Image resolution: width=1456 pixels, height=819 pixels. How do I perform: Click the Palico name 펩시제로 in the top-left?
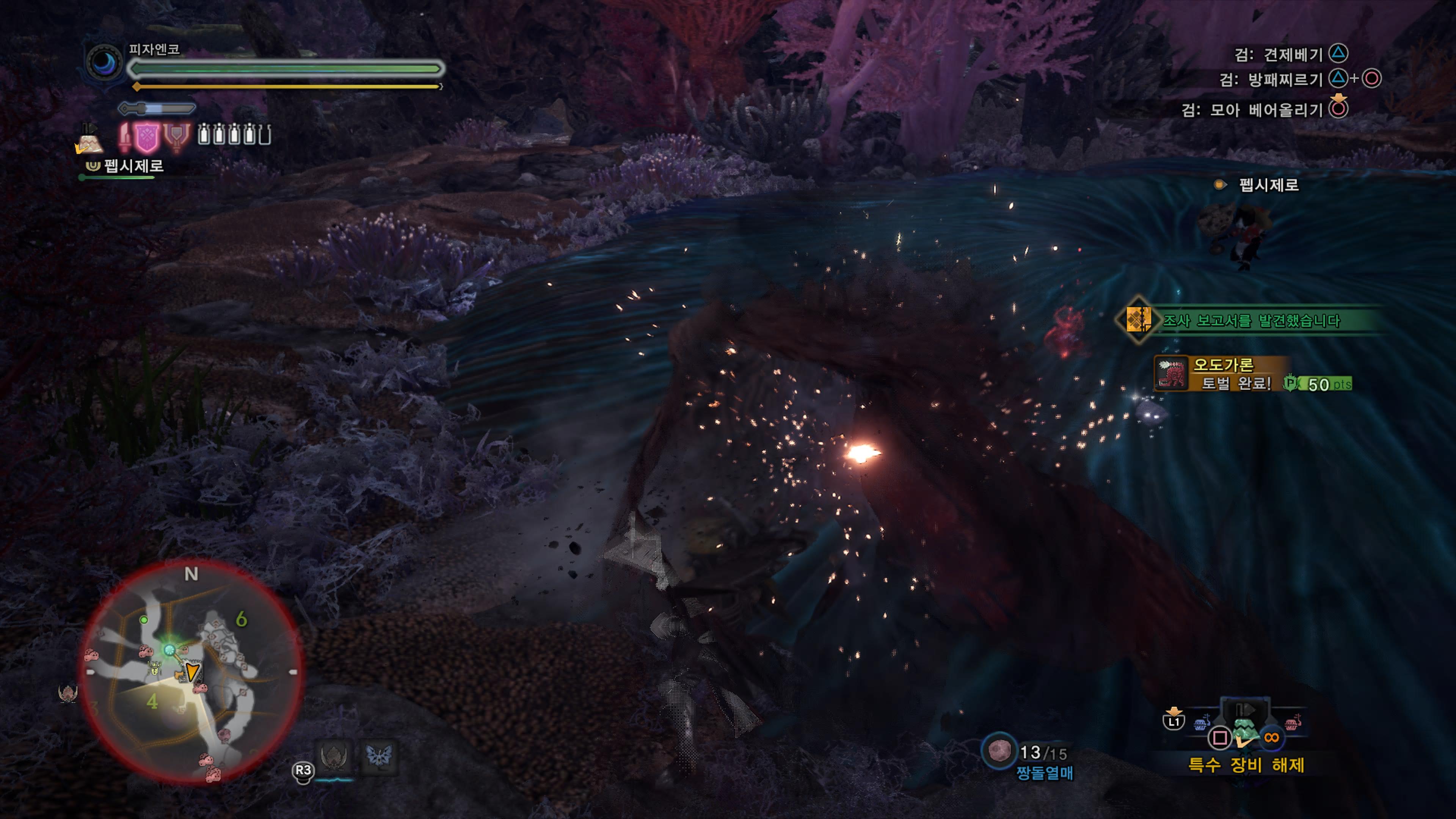133,166
